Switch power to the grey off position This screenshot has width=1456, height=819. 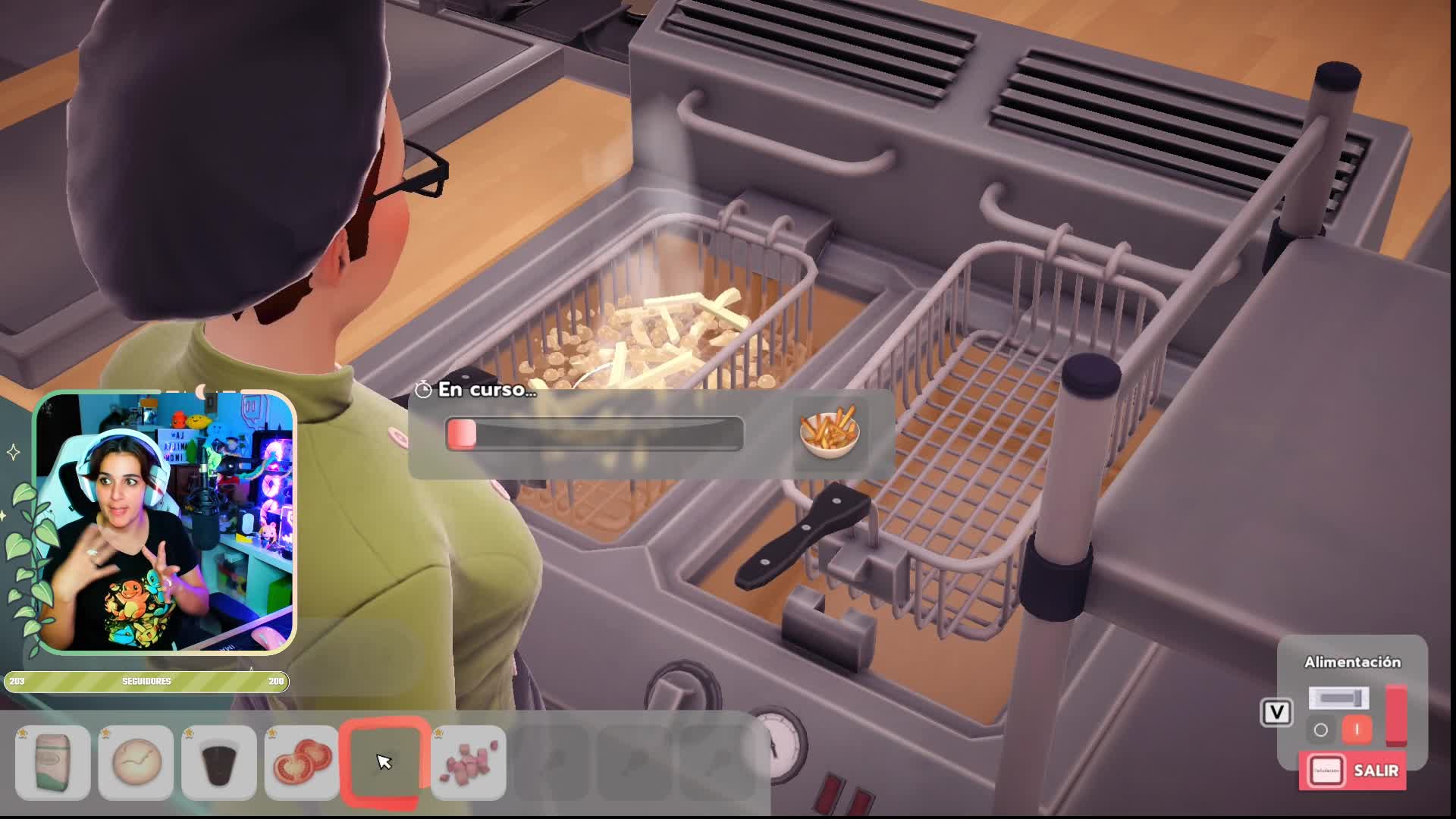click(1321, 730)
